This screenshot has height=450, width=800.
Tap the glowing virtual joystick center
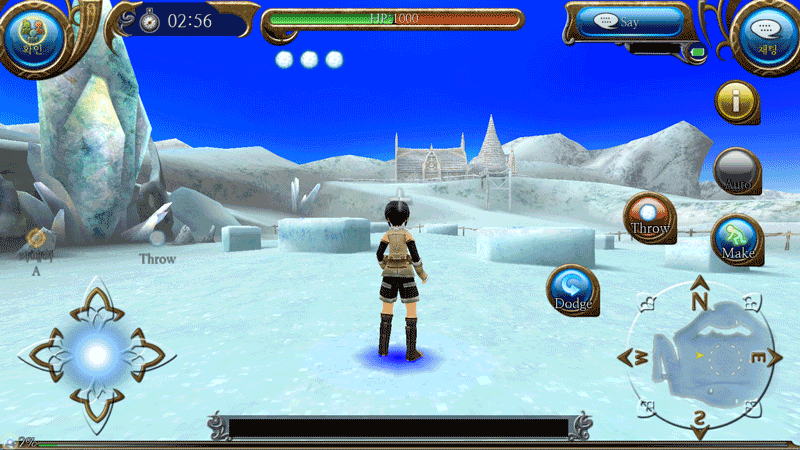(x=97, y=353)
